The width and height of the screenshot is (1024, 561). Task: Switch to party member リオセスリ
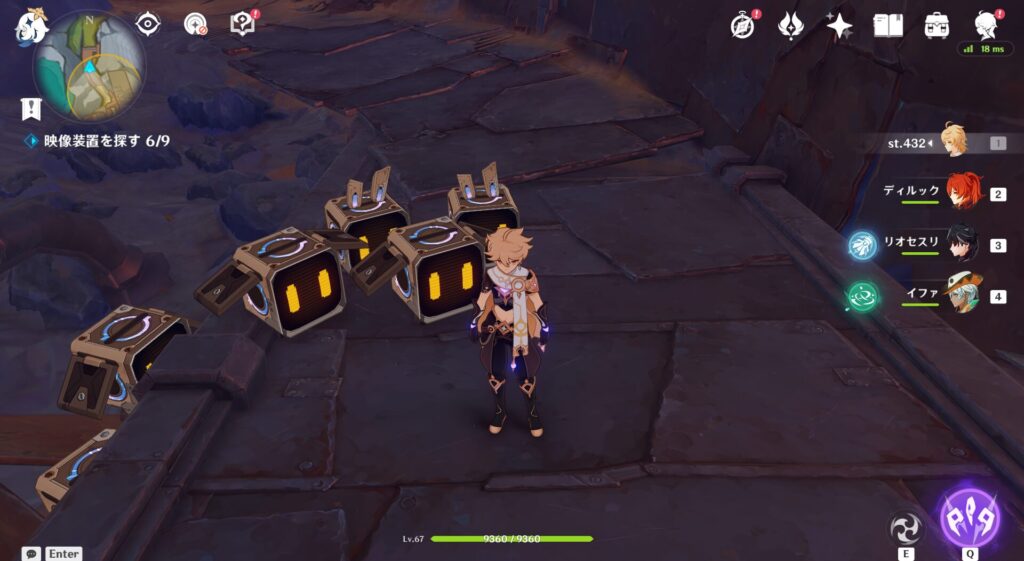pyautogui.click(x=962, y=244)
